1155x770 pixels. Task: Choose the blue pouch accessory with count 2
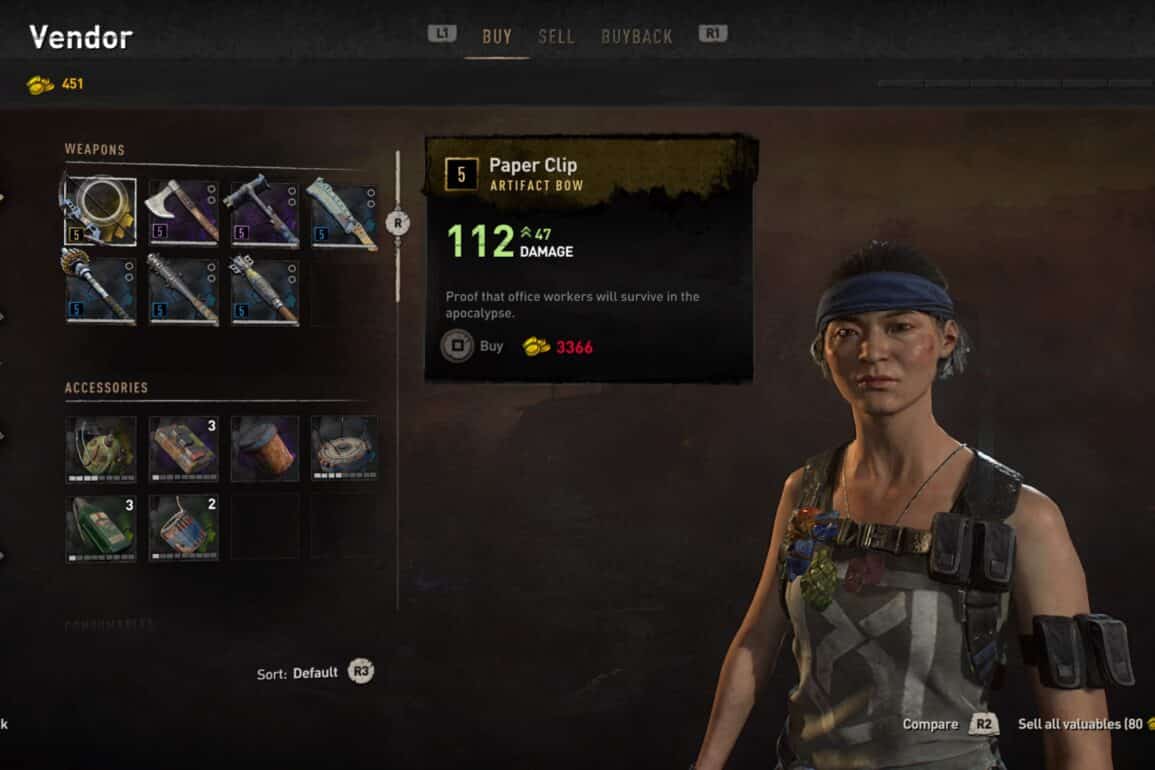click(x=183, y=528)
